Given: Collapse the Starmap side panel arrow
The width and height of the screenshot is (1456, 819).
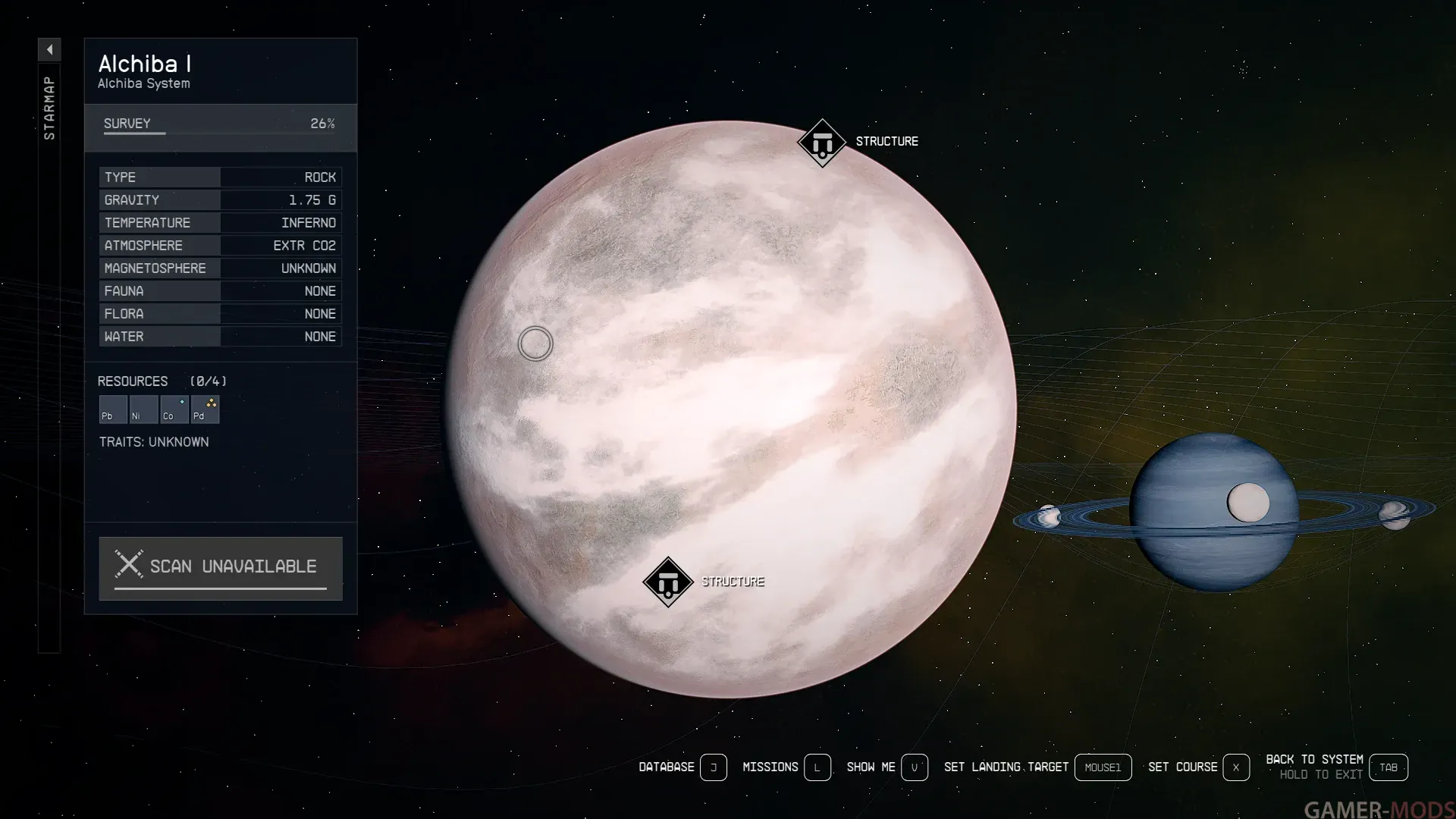Looking at the screenshot, I should point(49,50).
